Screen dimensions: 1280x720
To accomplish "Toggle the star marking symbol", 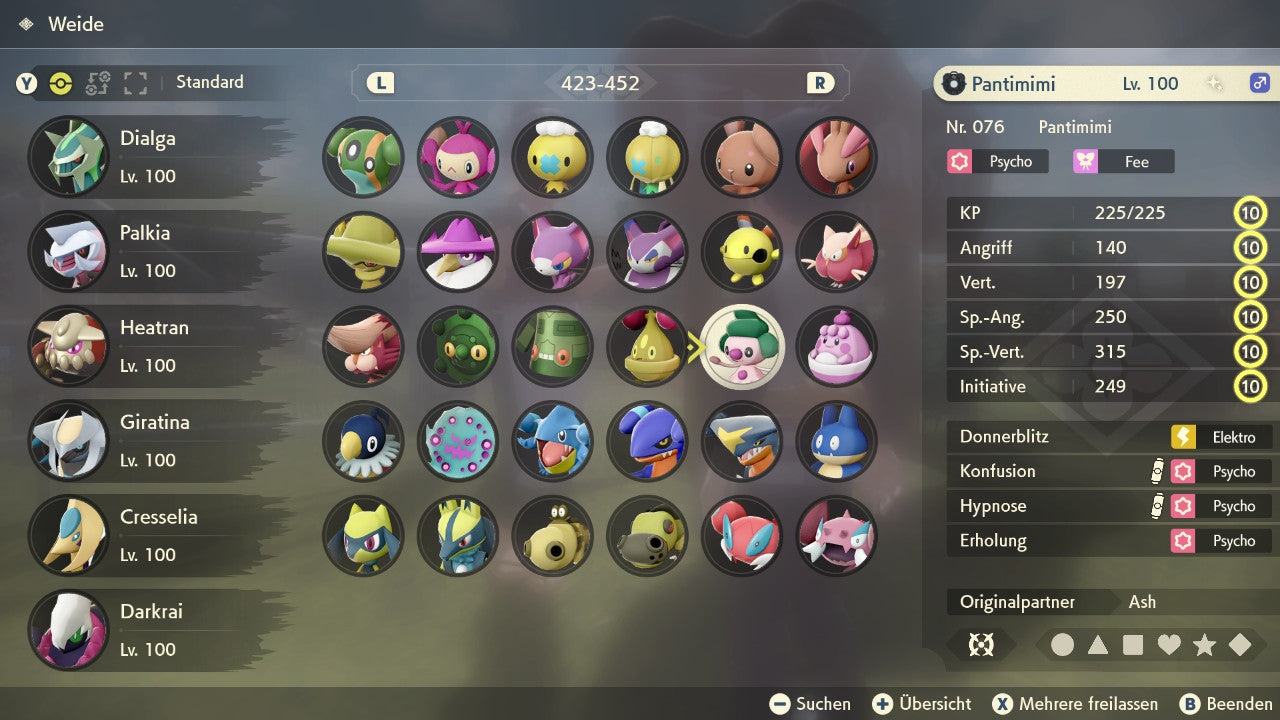I will [1204, 645].
